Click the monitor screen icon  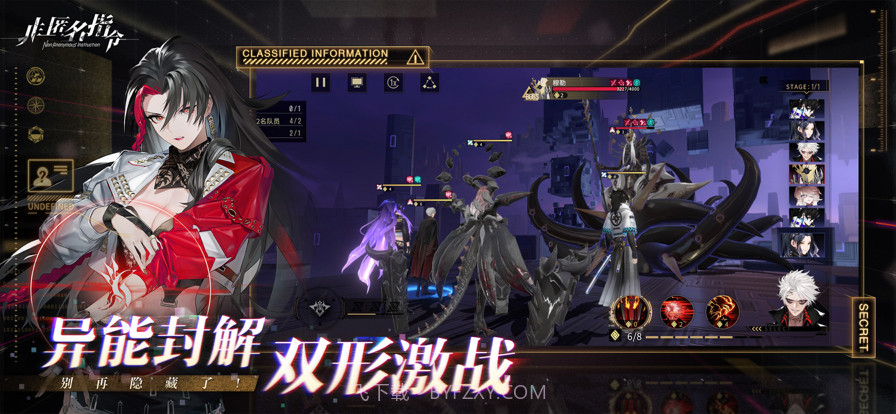[x=357, y=83]
